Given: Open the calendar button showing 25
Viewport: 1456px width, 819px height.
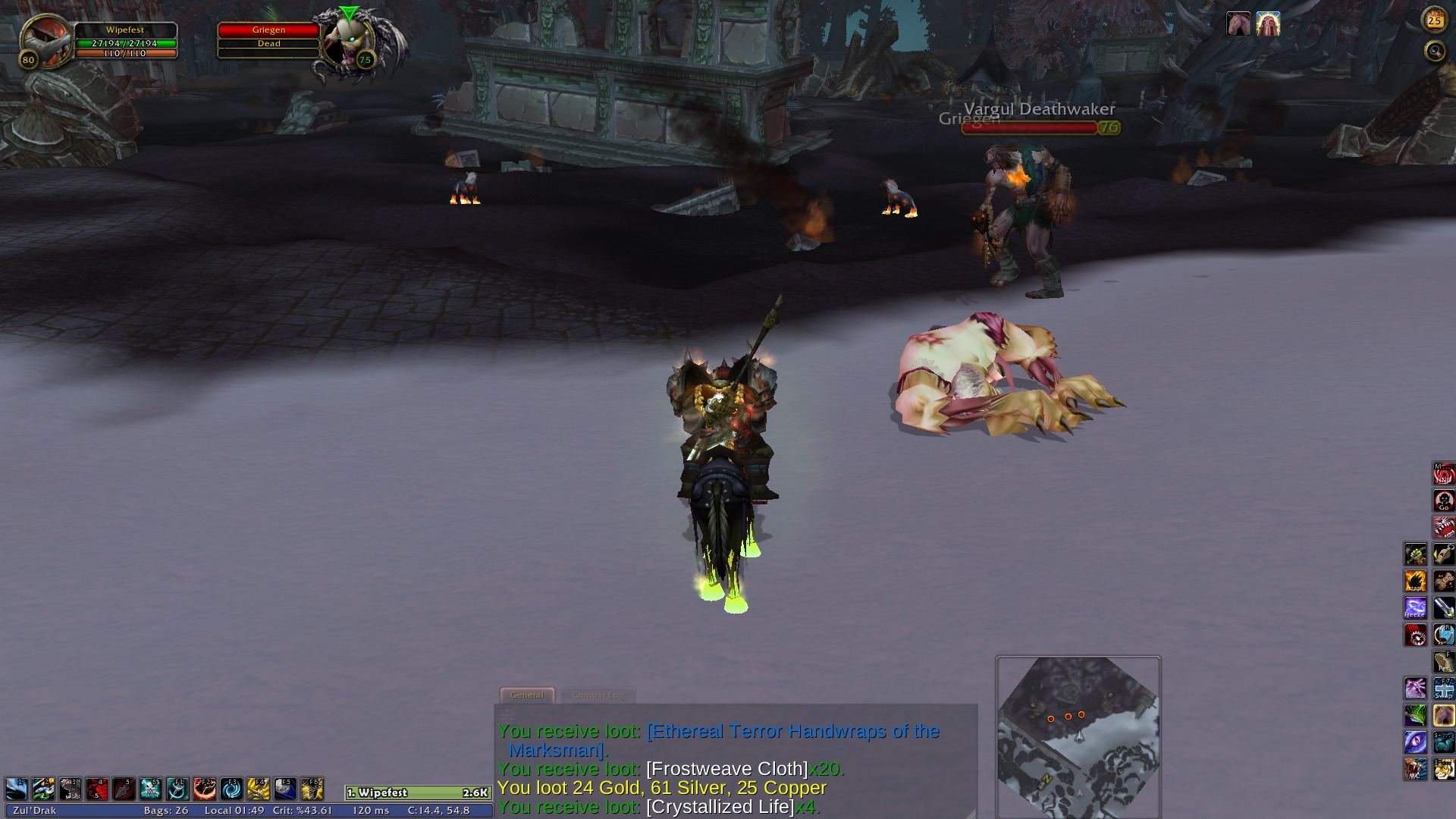Looking at the screenshot, I should (1434, 20).
